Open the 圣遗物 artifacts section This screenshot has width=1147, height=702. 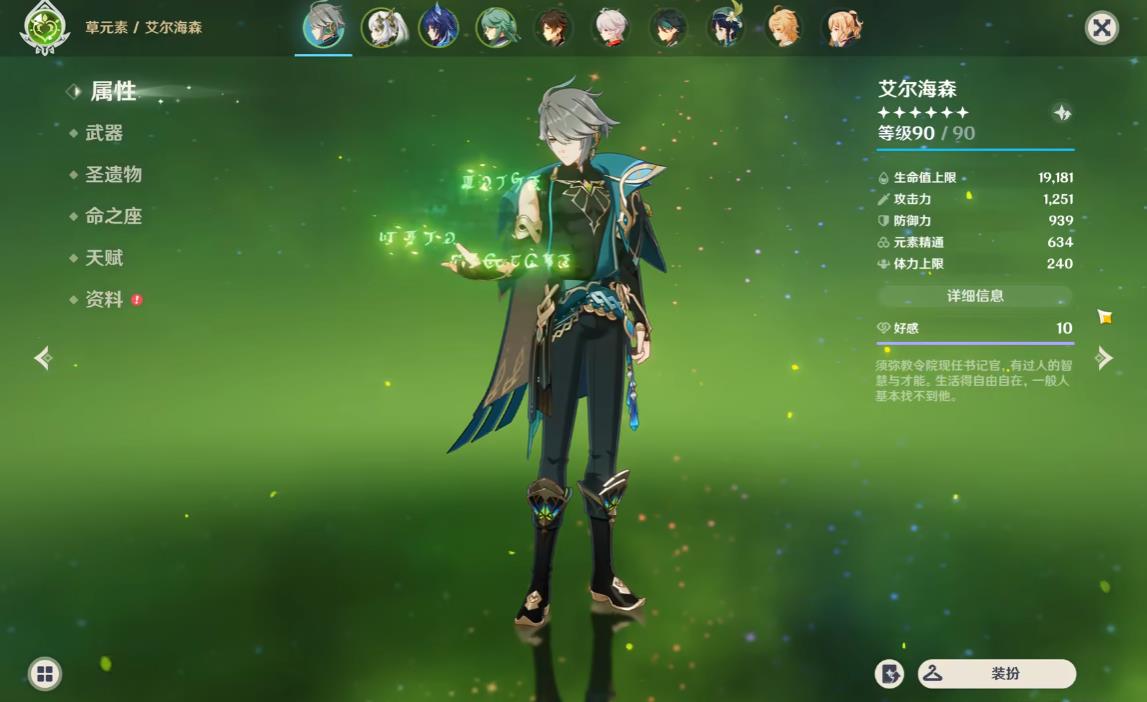(113, 175)
